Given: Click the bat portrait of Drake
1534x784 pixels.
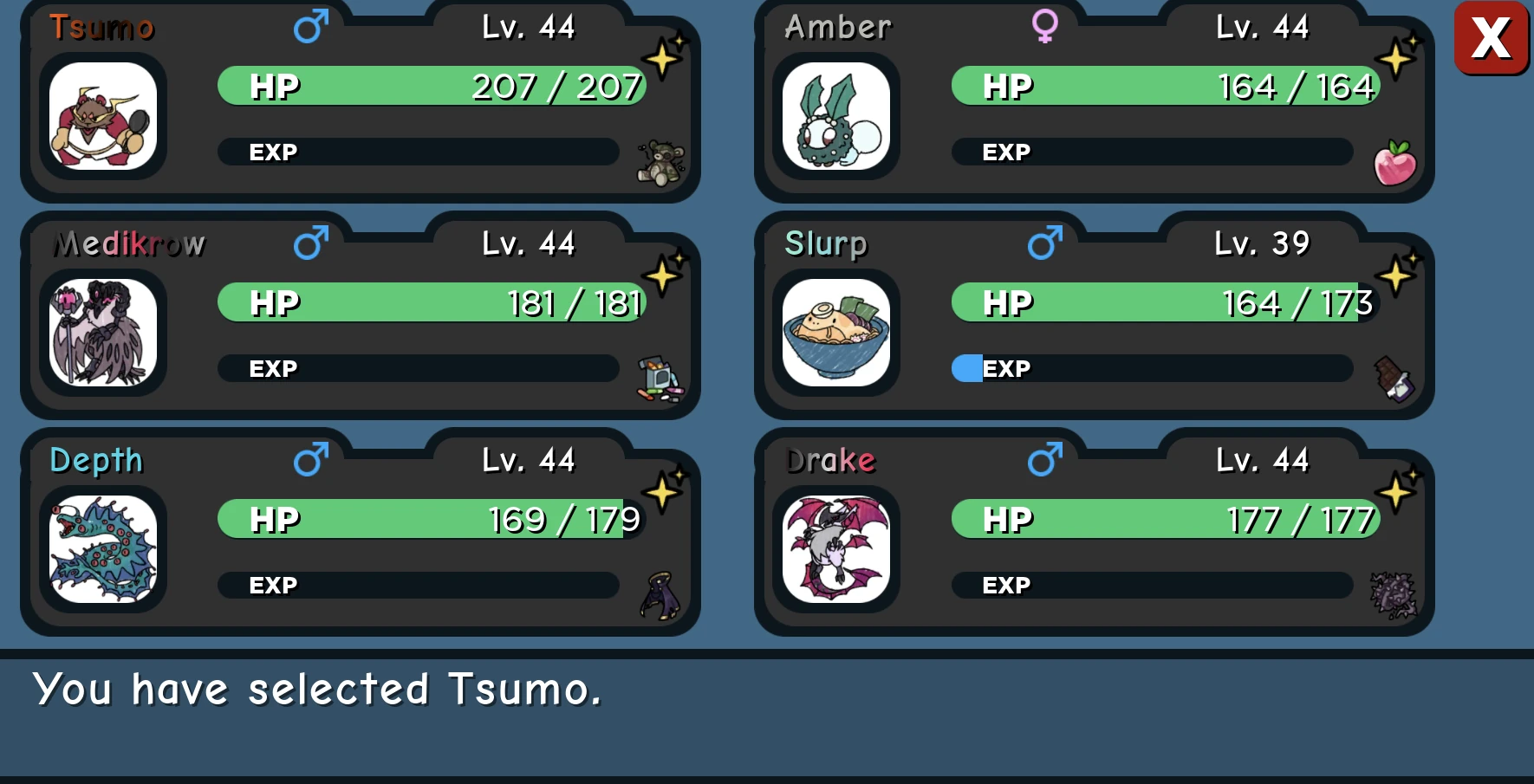Looking at the screenshot, I should [x=835, y=548].
